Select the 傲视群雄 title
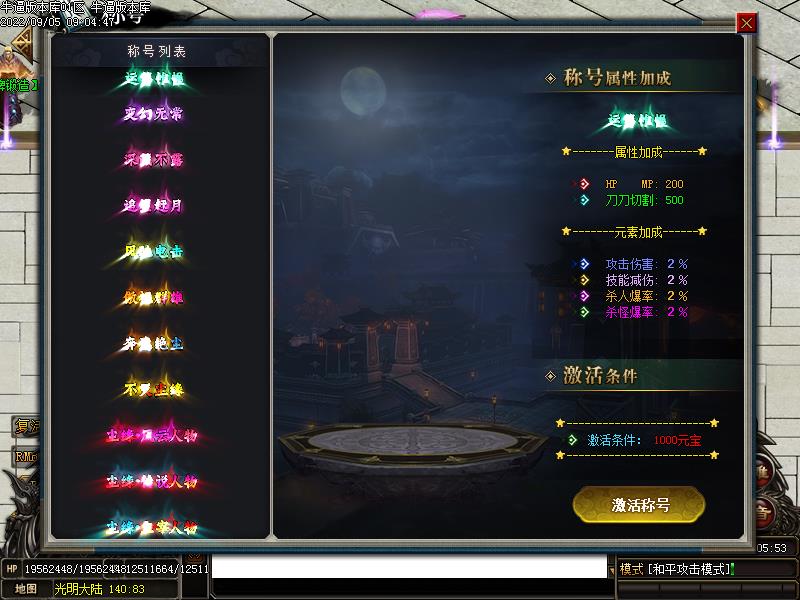Image resolution: width=800 pixels, height=600 pixels. (x=153, y=298)
